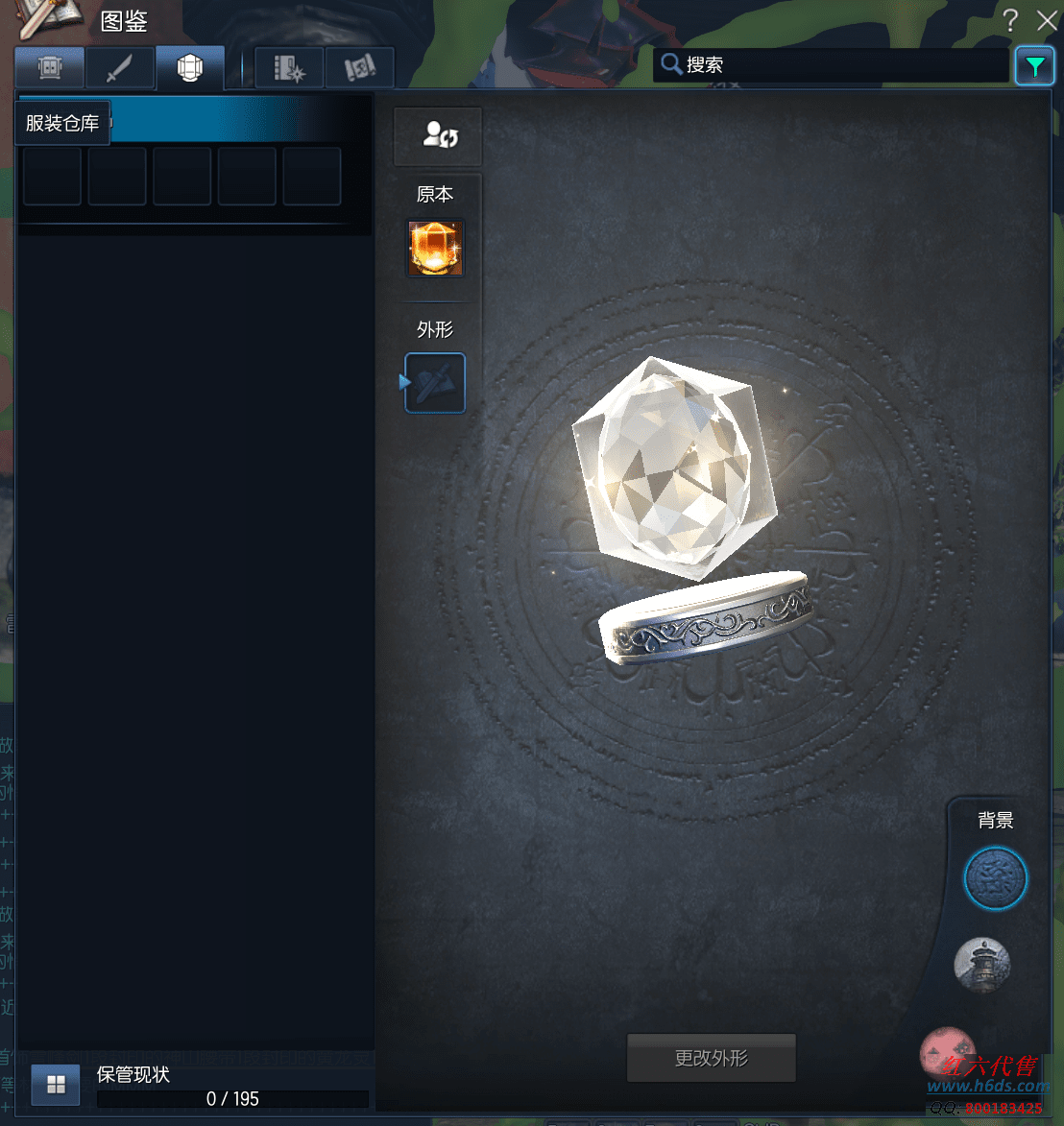The height and width of the screenshot is (1126, 1064).
Task: Select the orange gem 原本 item slot
Action: (x=436, y=249)
